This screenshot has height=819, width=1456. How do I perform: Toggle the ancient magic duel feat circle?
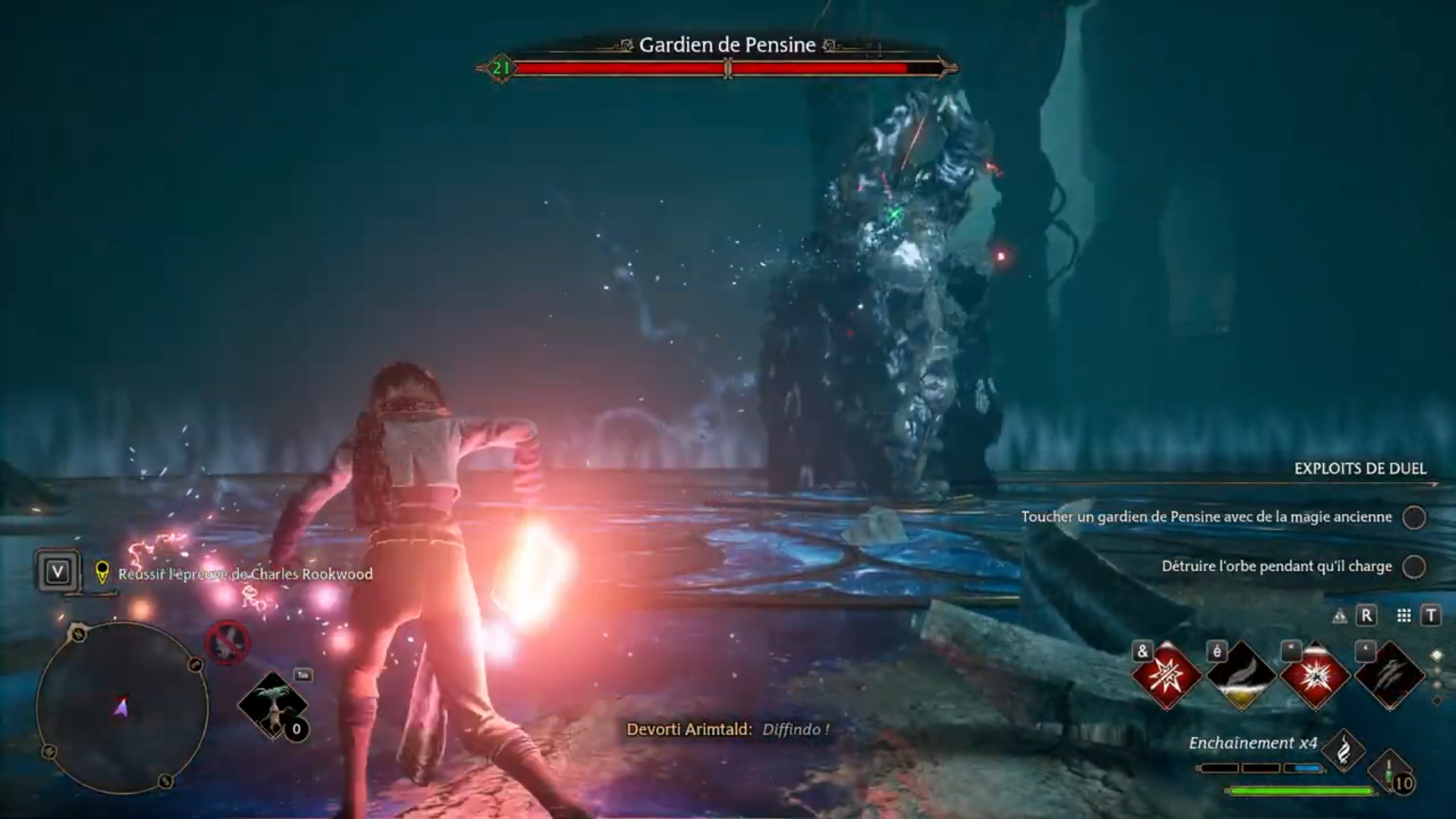1414,517
